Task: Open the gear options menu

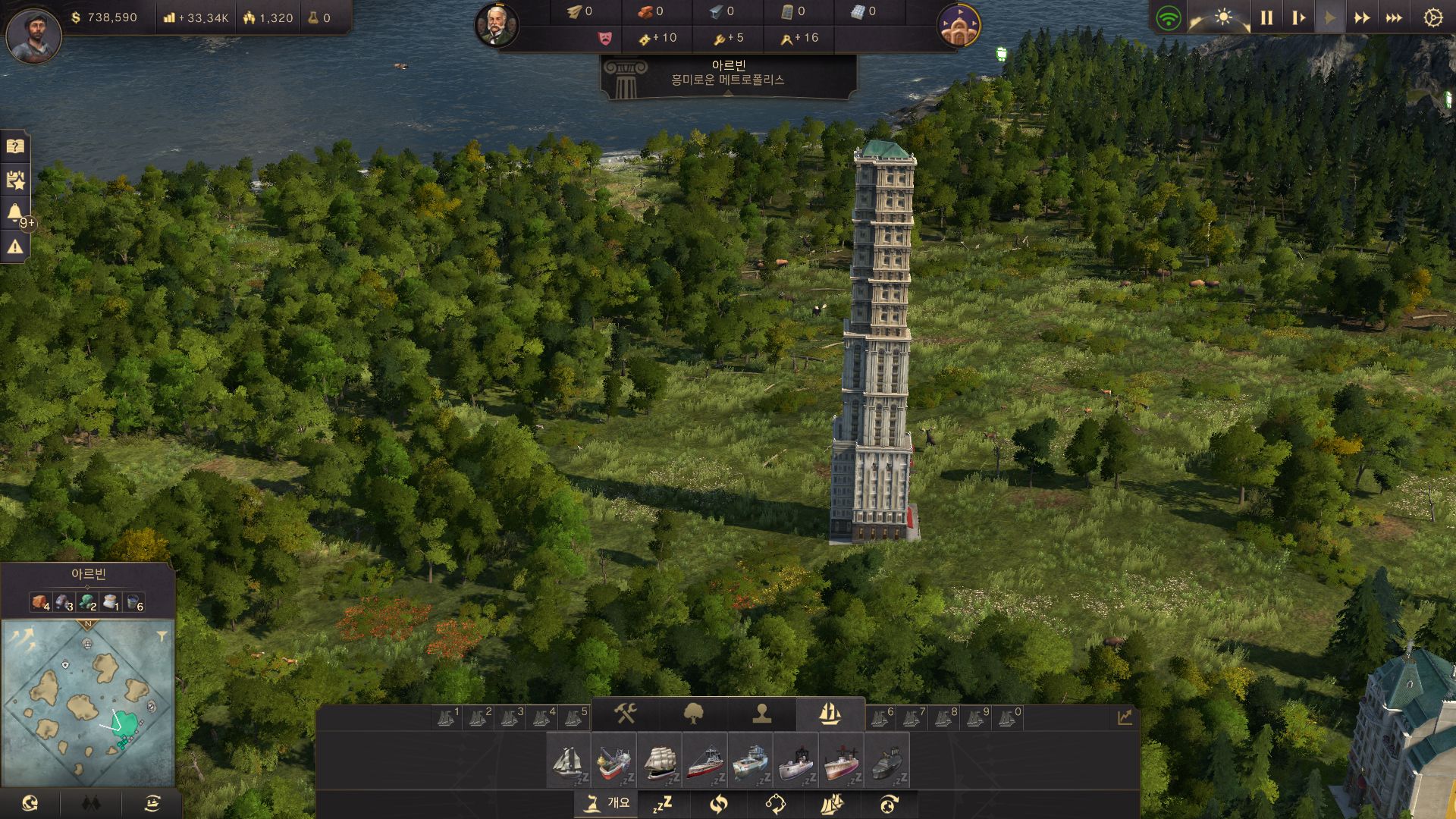Action: 1432,18
